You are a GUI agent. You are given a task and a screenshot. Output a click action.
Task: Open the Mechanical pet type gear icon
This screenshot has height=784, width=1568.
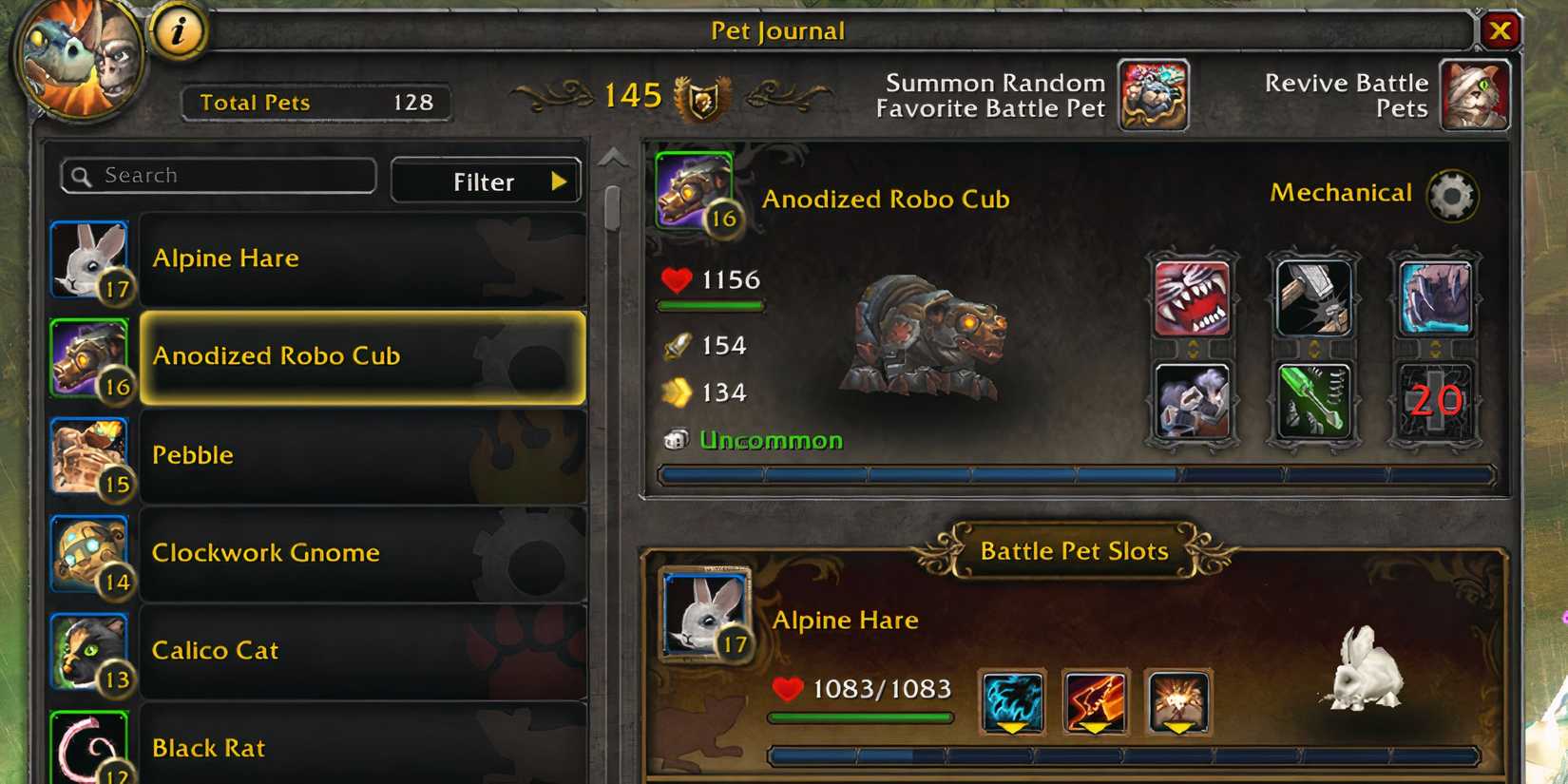pos(1449,196)
